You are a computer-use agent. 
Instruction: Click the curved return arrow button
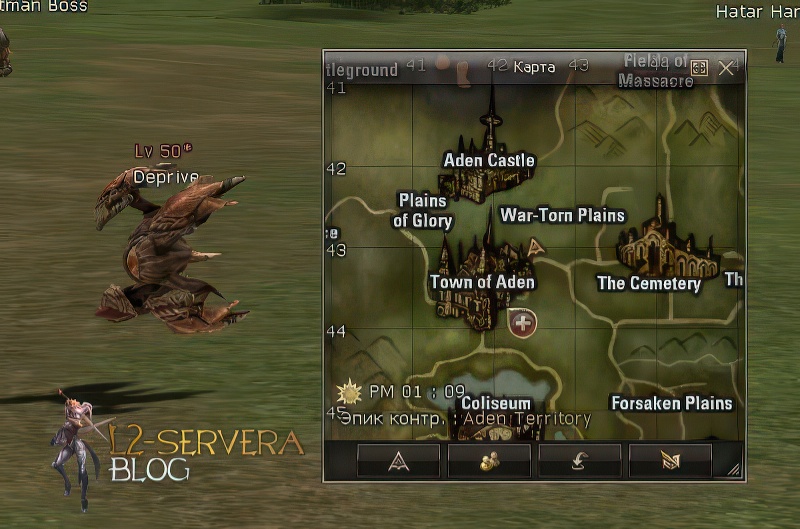point(580,460)
